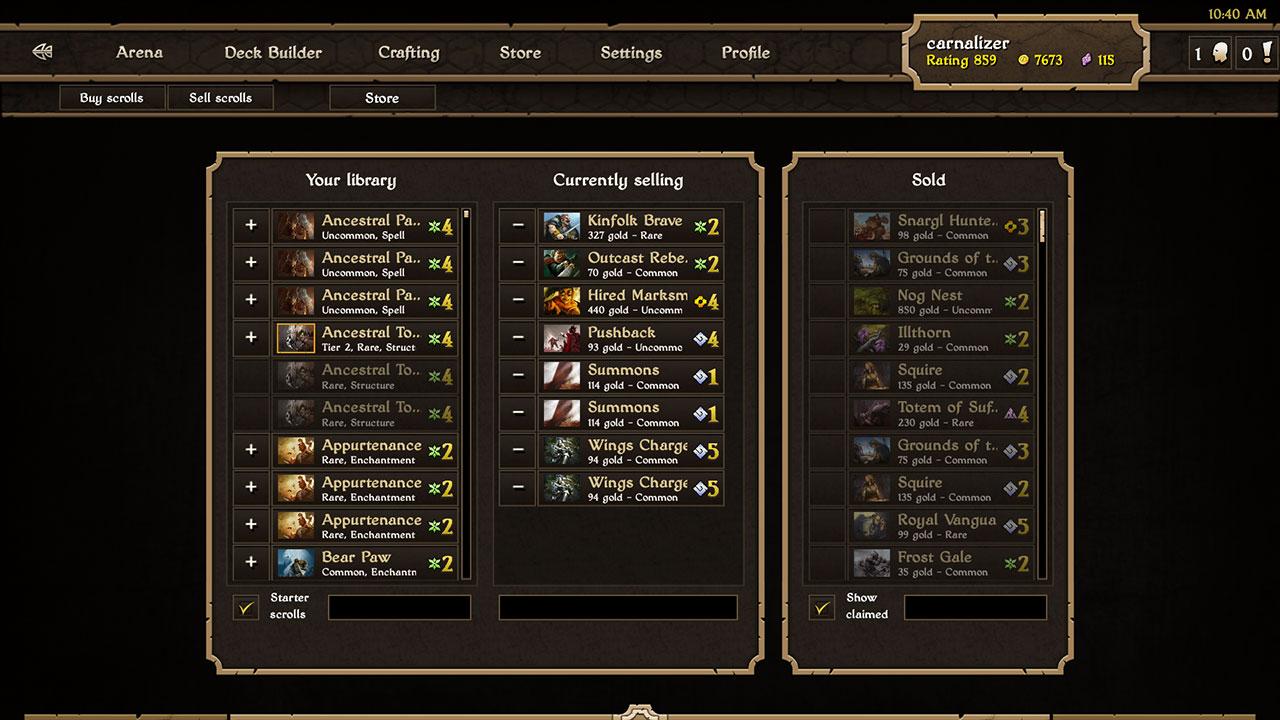The height and width of the screenshot is (720, 1280).
Task: Disable the Show claimed checkbox
Action: tap(821, 606)
